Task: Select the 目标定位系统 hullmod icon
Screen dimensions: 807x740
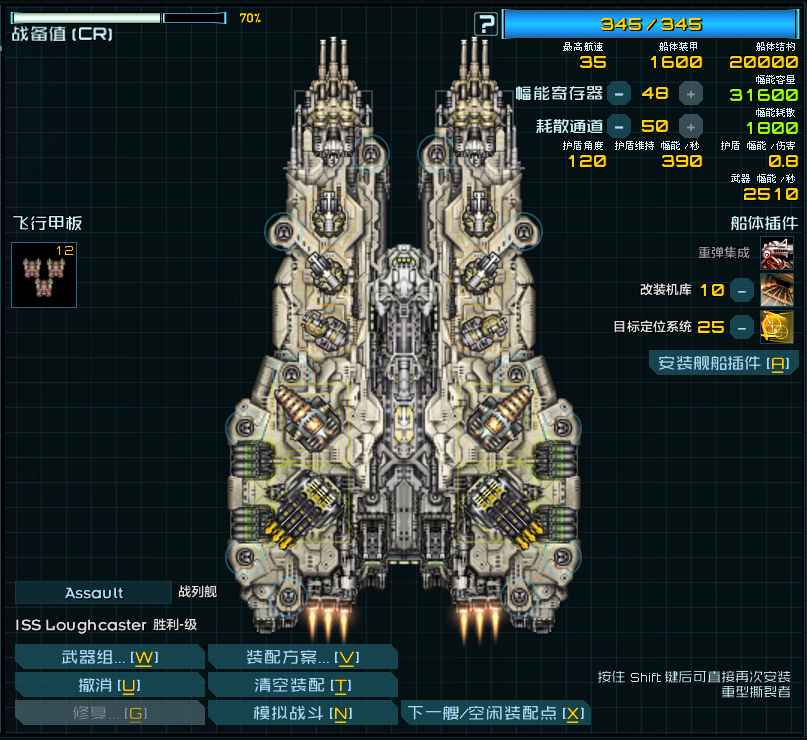Action: click(x=777, y=326)
